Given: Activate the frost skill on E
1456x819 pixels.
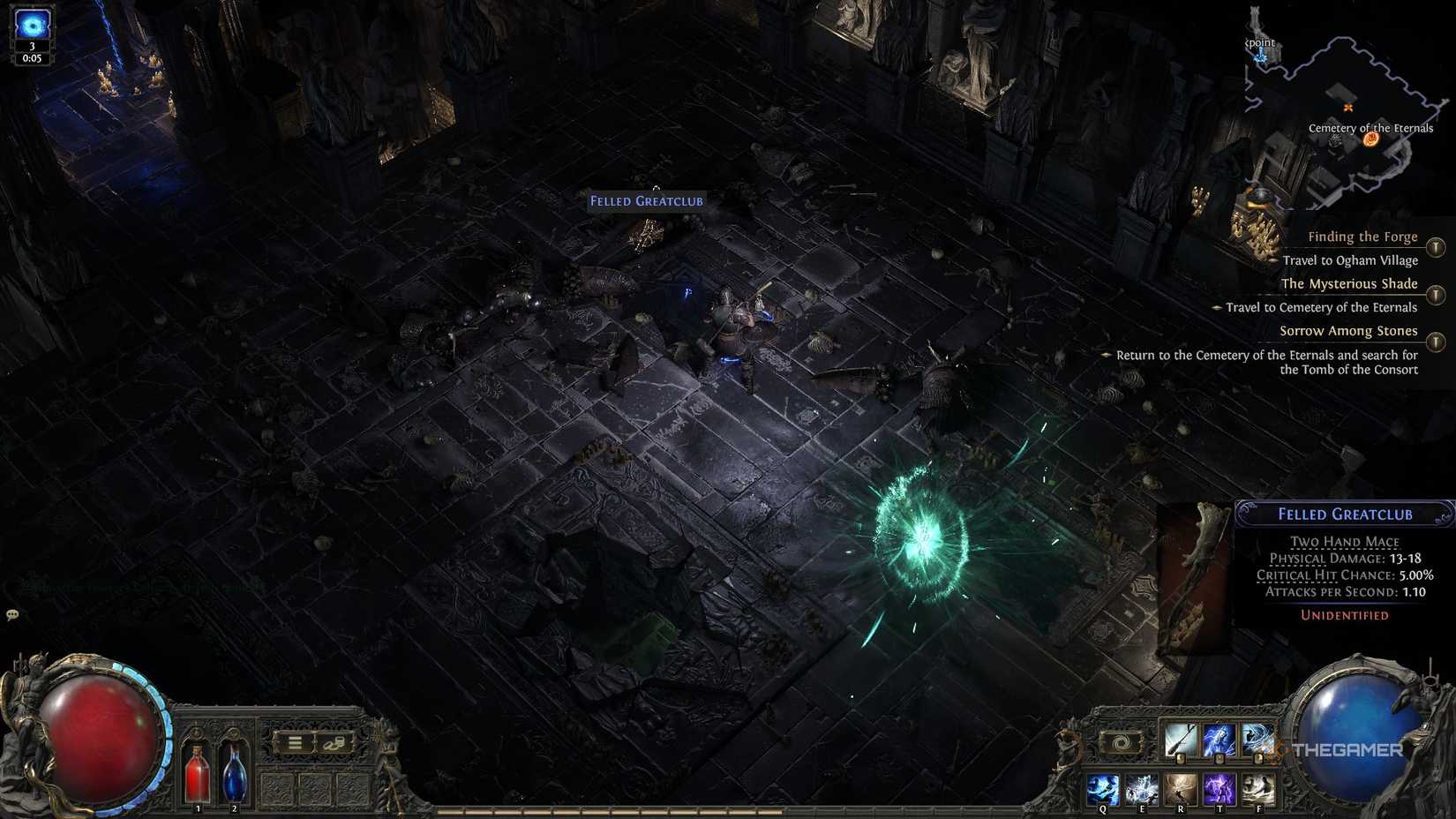Looking at the screenshot, I should [x=1143, y=788].
